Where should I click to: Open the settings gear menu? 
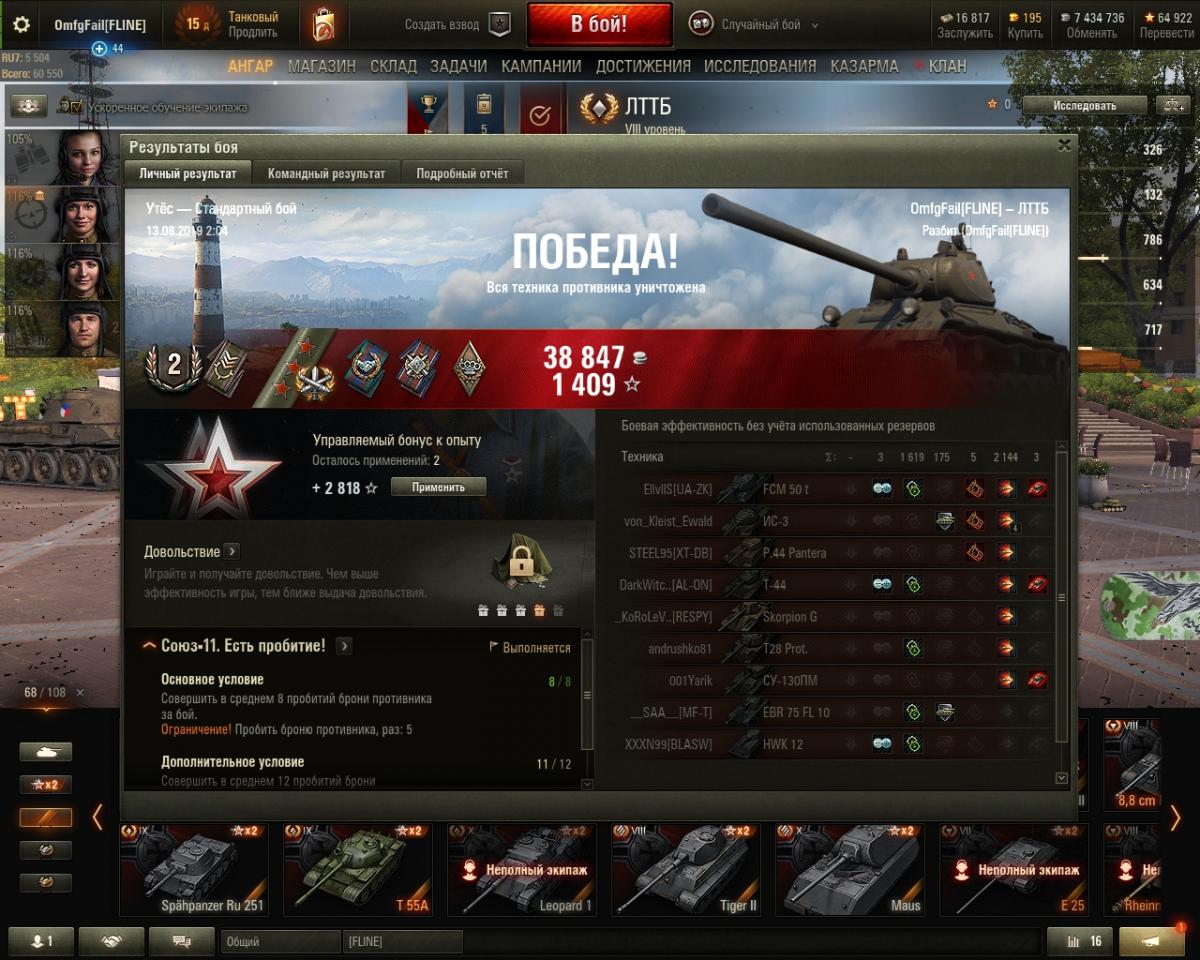21,24
